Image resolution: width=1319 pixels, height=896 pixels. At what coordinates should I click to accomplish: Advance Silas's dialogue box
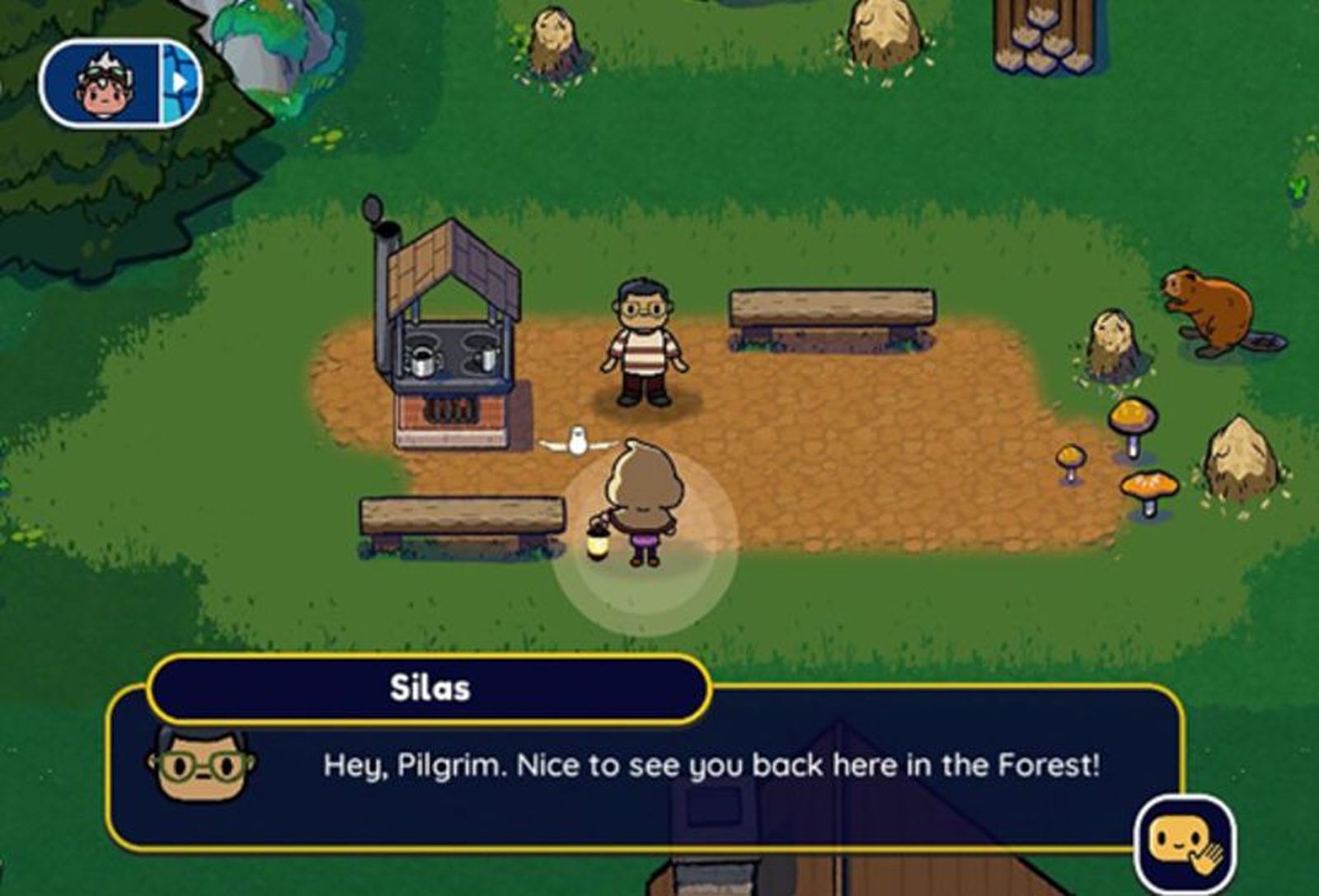pyautogui.click(x=643, y=767)
